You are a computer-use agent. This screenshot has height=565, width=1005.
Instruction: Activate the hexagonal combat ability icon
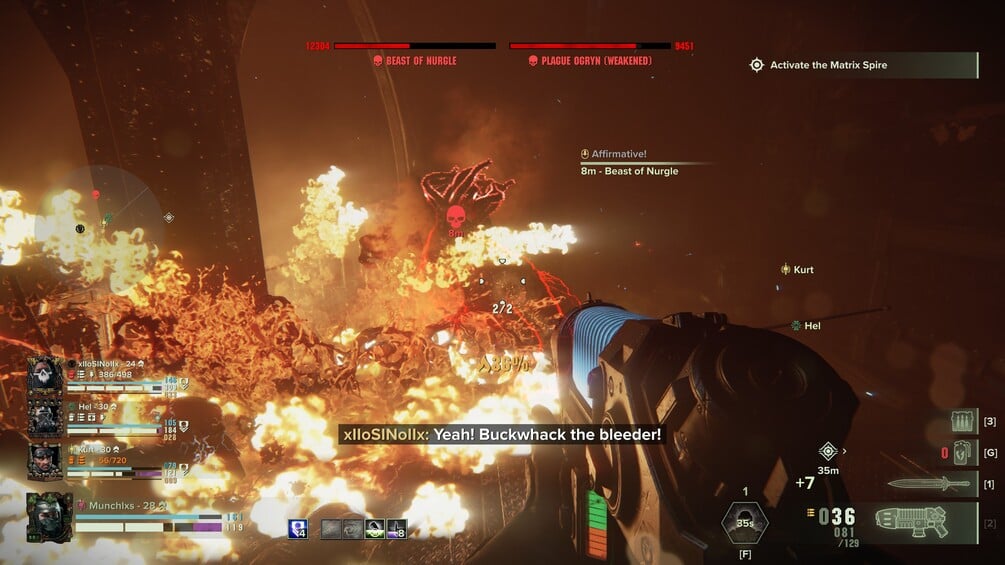pos(744,523)
